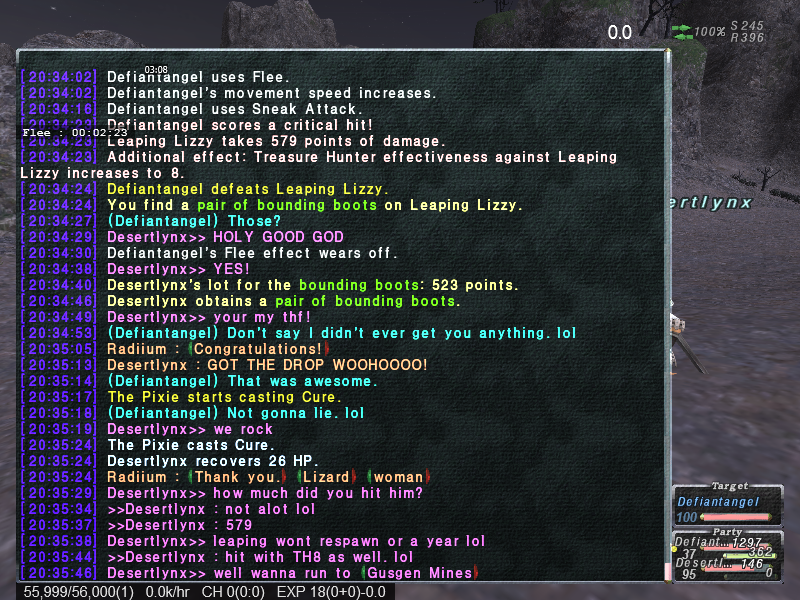Select Defiantangel in the party list

click(702, 544)
